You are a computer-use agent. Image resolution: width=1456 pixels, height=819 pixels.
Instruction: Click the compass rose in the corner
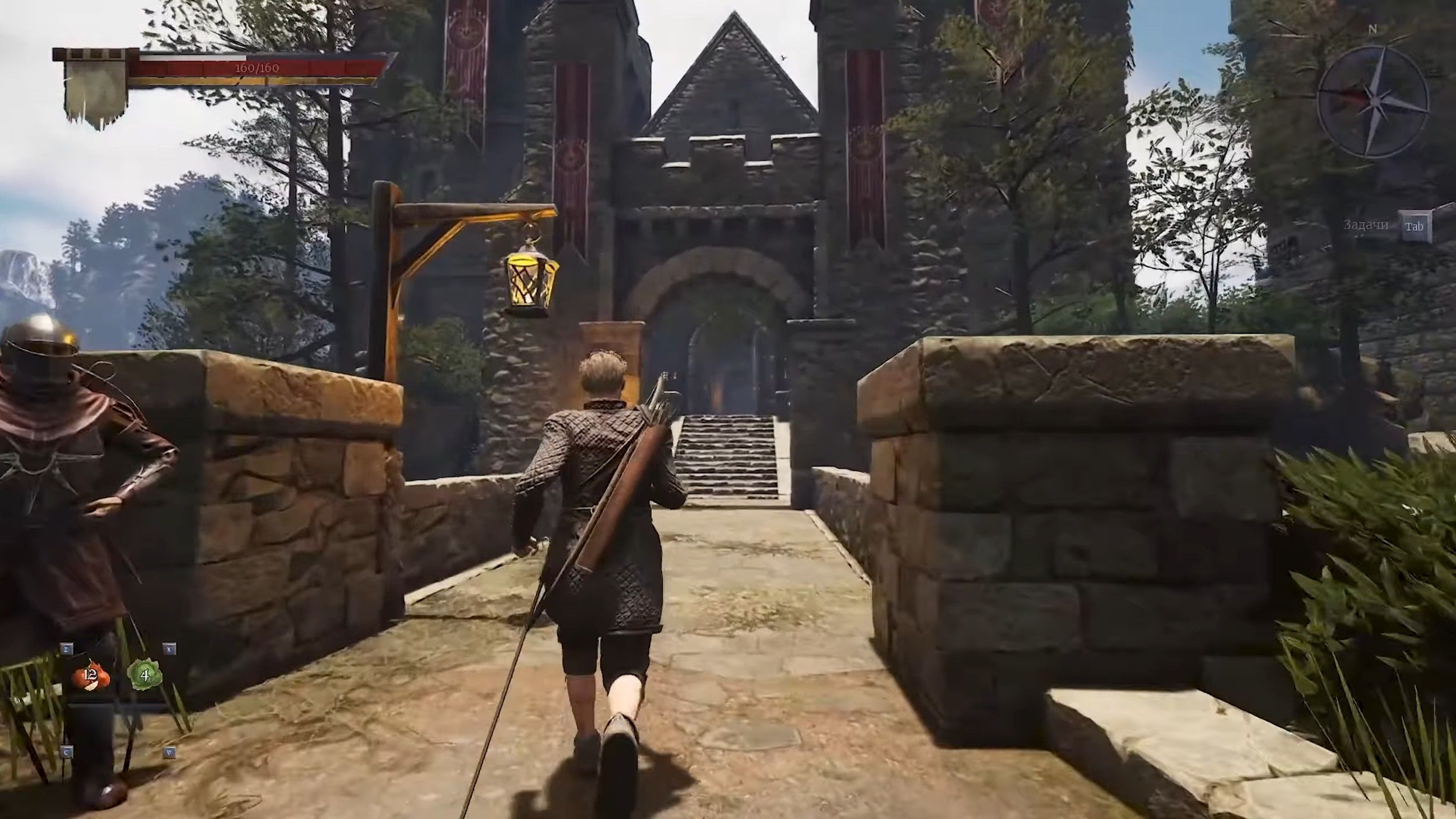pos(1372,102)
